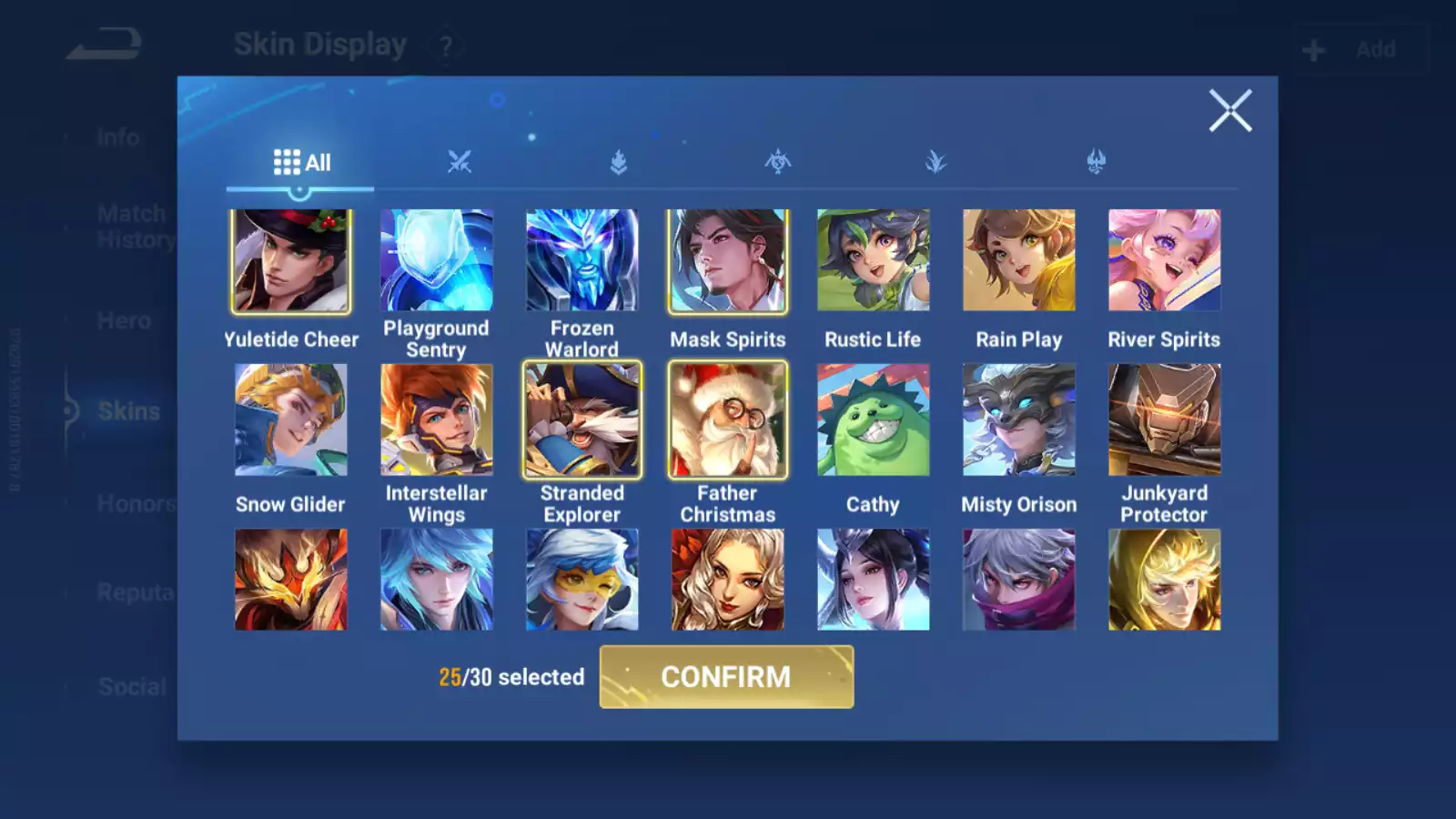
Task: Pick the Snow Glider skin
Action: [x=291, y=420]
